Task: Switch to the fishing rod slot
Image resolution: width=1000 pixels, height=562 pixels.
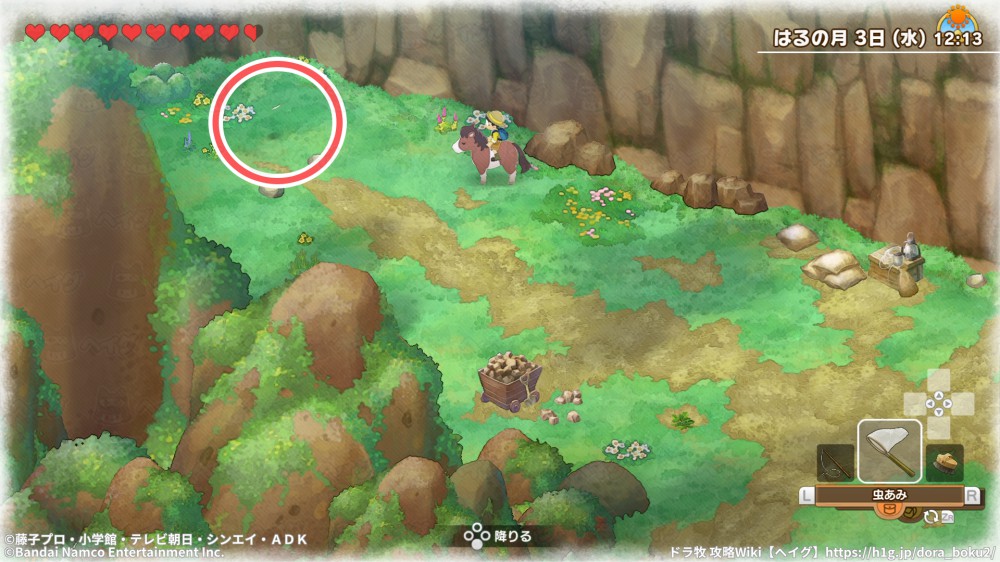Action: pos(835,463)
